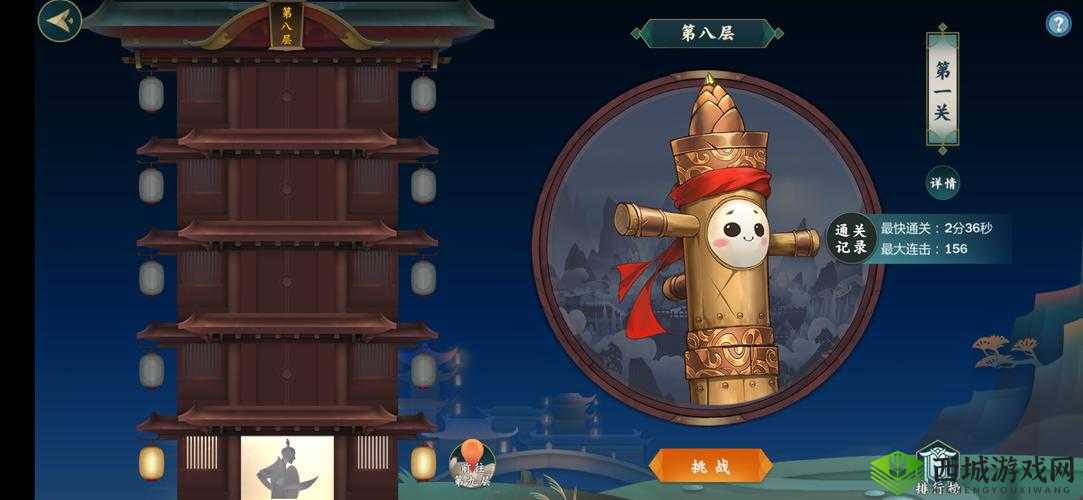The width and height of the screenshot is (1083, 500).
Task: Open the question mark help
Action: (x=1058, y=24)
